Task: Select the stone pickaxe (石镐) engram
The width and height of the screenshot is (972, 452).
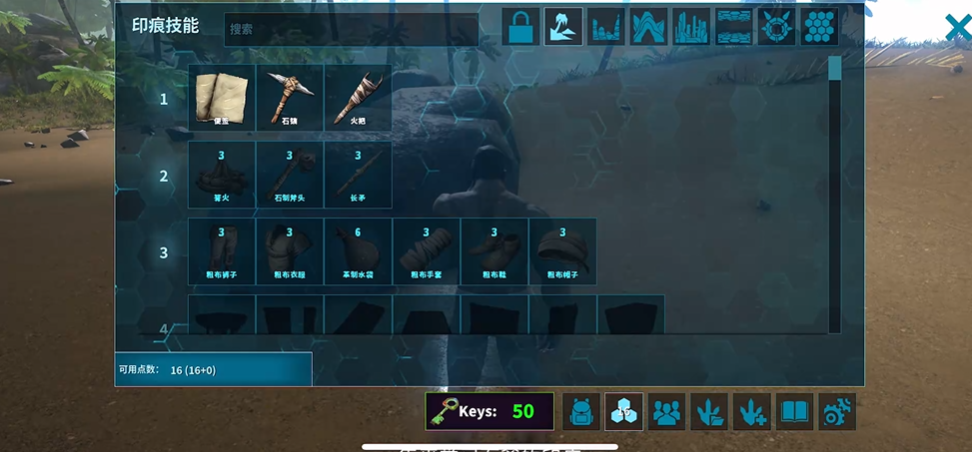Action: click(x=290, y=98)
